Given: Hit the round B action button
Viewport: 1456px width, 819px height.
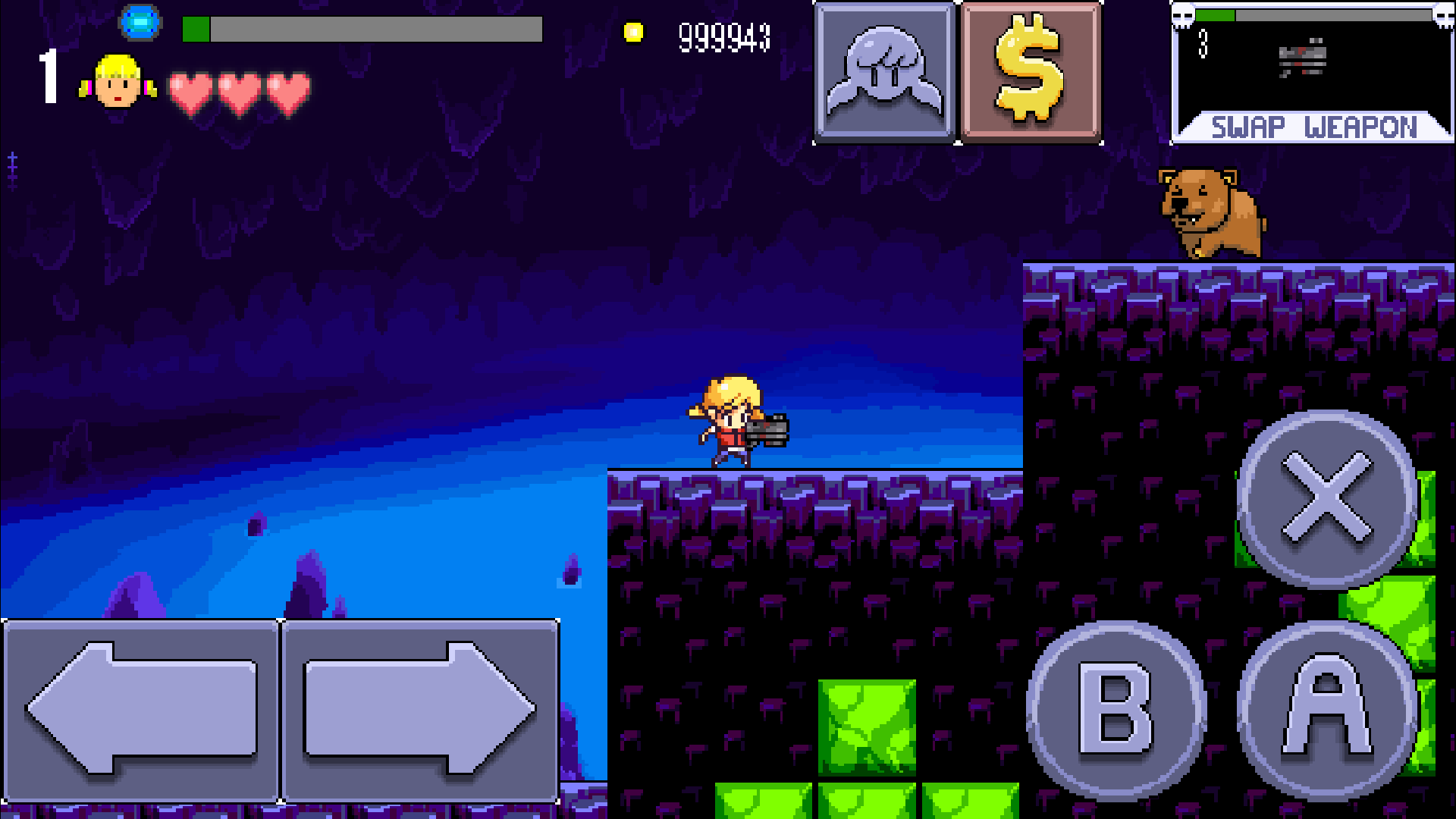Looking at the screenshot, I should (x=1116, y=710).
